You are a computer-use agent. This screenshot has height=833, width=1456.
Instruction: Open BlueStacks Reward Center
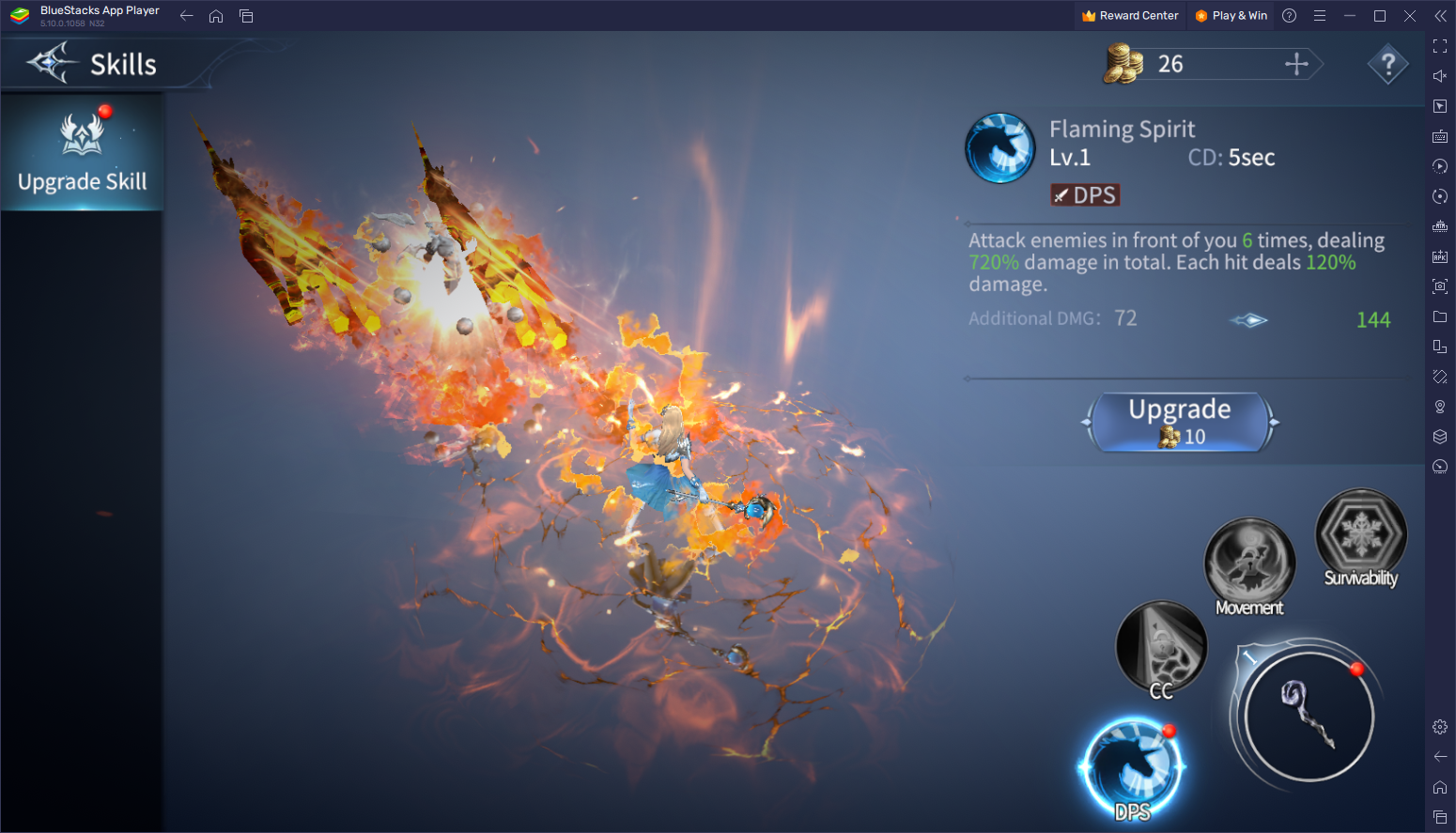pyautogui.click(x=1130, y=16)
